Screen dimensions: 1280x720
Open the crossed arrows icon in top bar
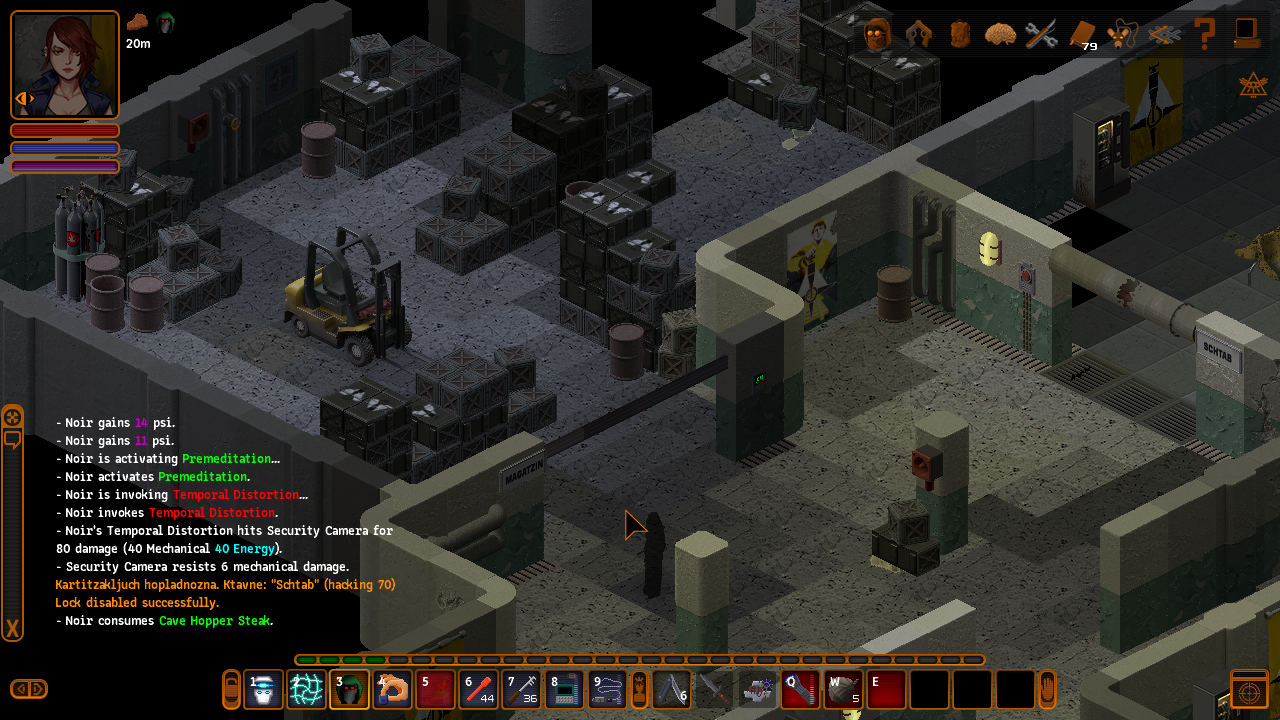pyautogui.click(x=1164, y=34)
